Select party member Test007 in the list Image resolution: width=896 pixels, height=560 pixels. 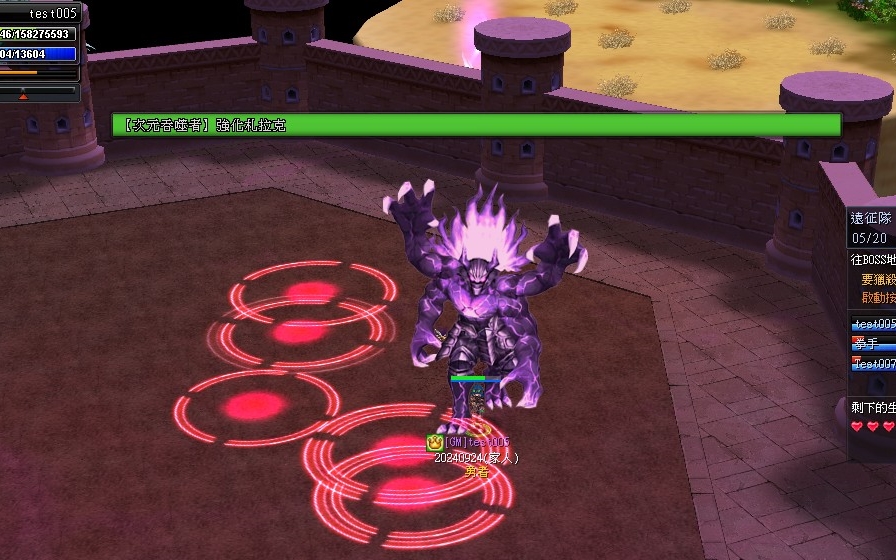[873, 364]
